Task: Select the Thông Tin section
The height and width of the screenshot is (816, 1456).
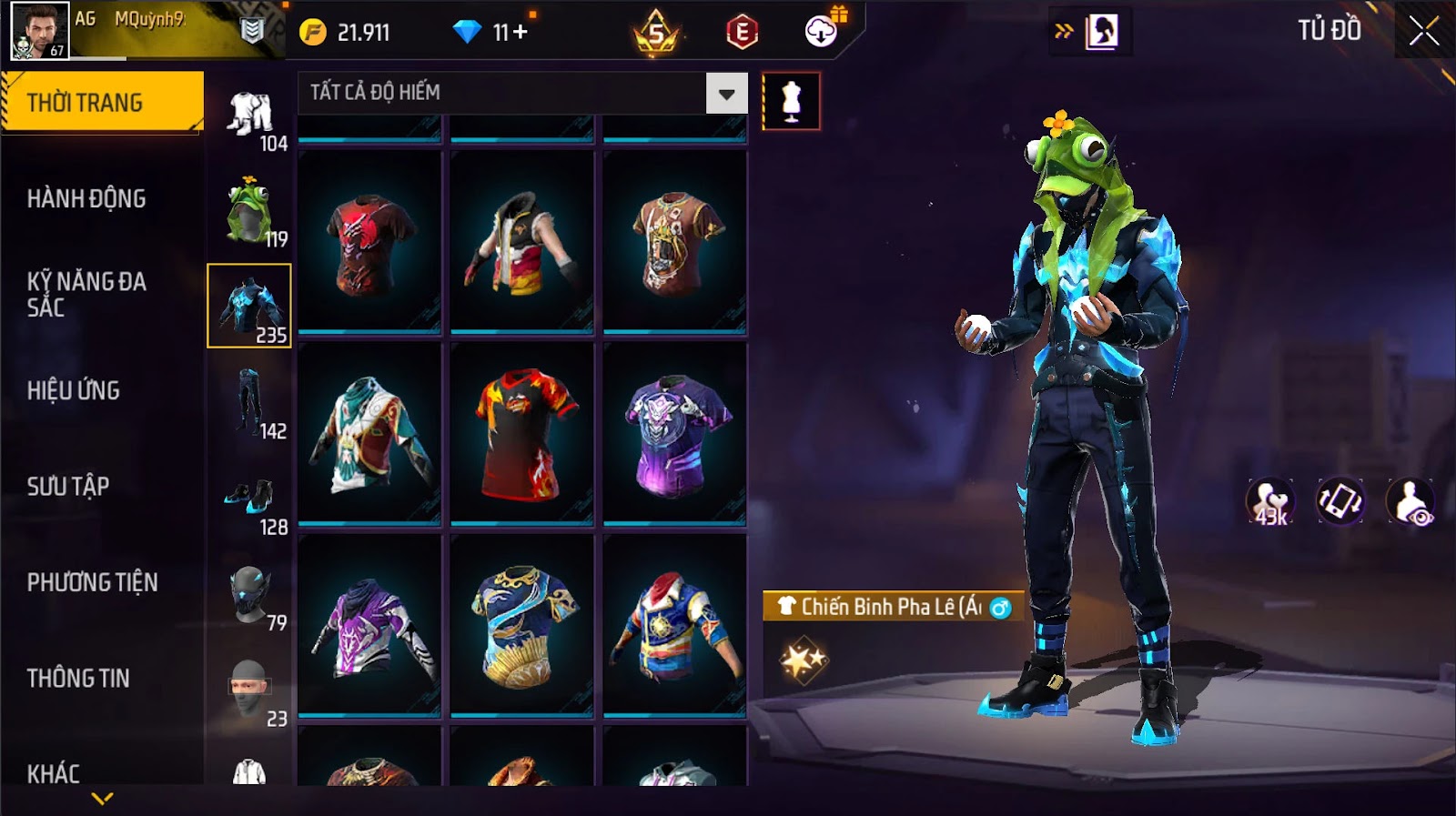Action: 78,678
